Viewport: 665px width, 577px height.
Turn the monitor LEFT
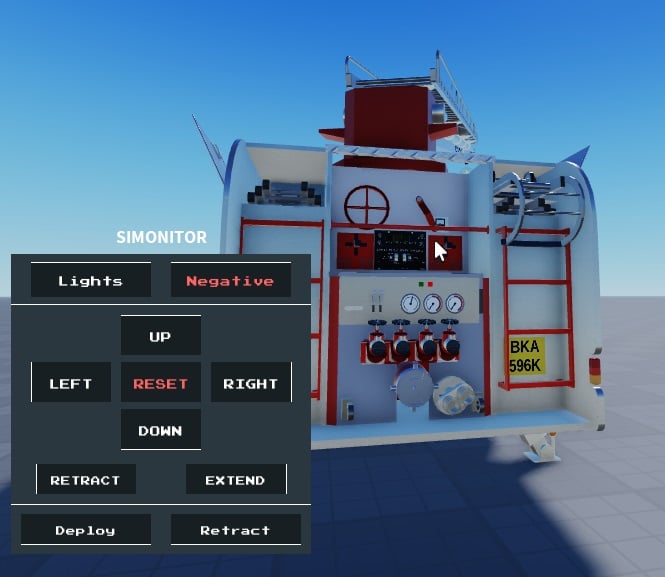(71, 383)
